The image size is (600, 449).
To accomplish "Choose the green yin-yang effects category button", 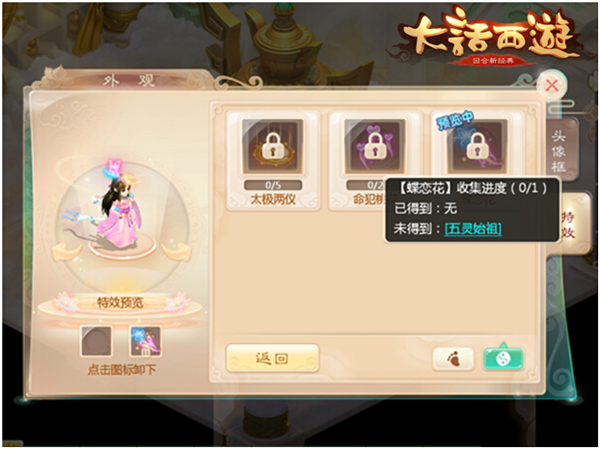I will tap(505, 358).
